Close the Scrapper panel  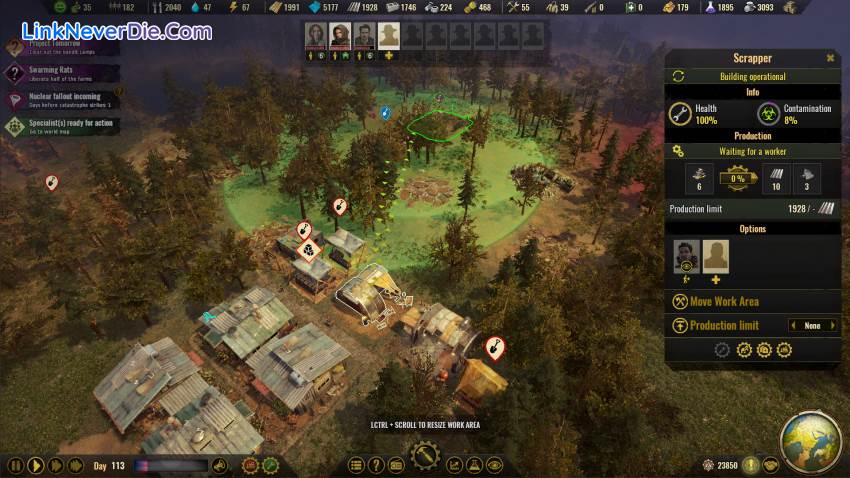(830, 58)
